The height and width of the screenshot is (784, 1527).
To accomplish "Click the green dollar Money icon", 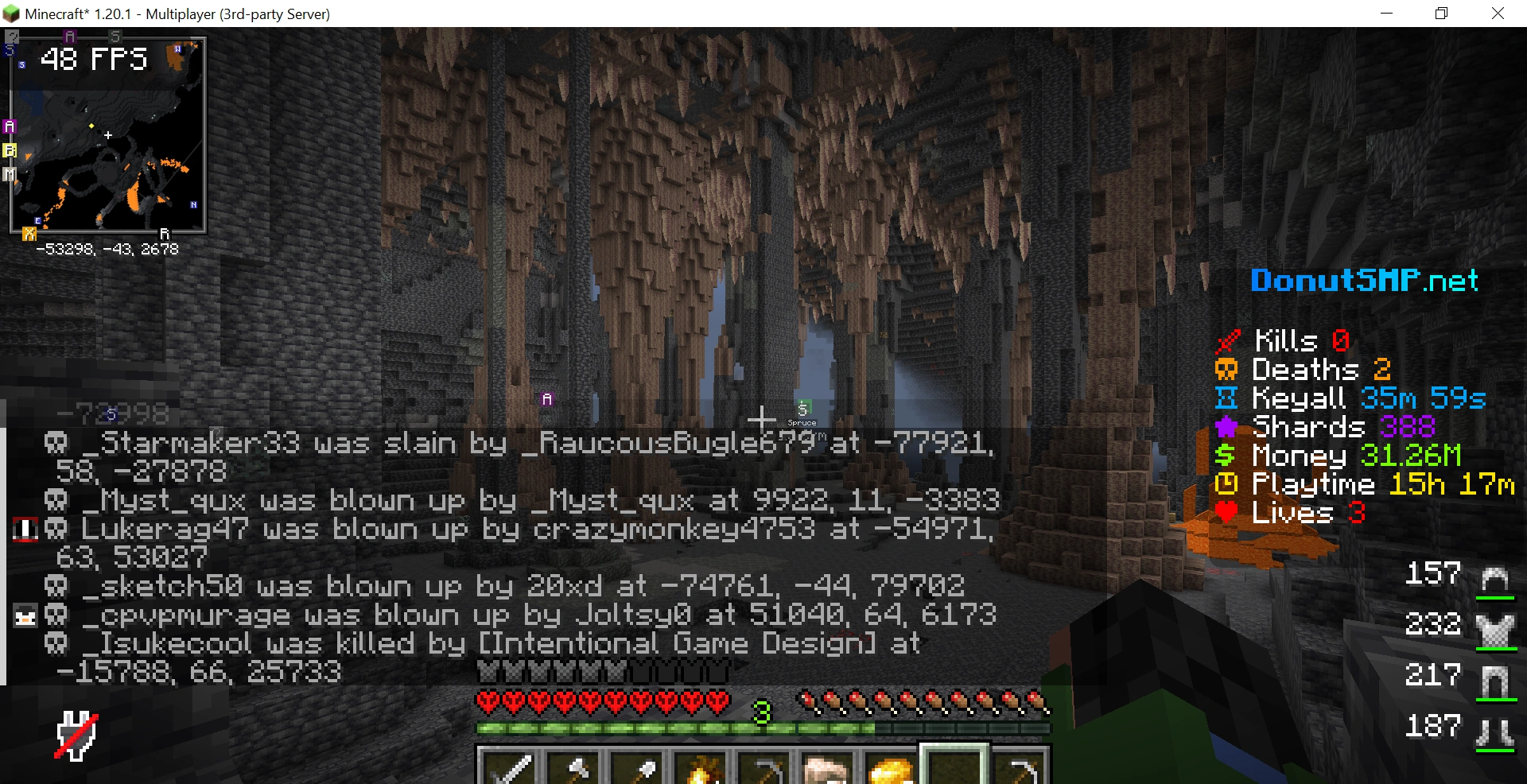I will pyautogui.click(x=1226, y=456).
